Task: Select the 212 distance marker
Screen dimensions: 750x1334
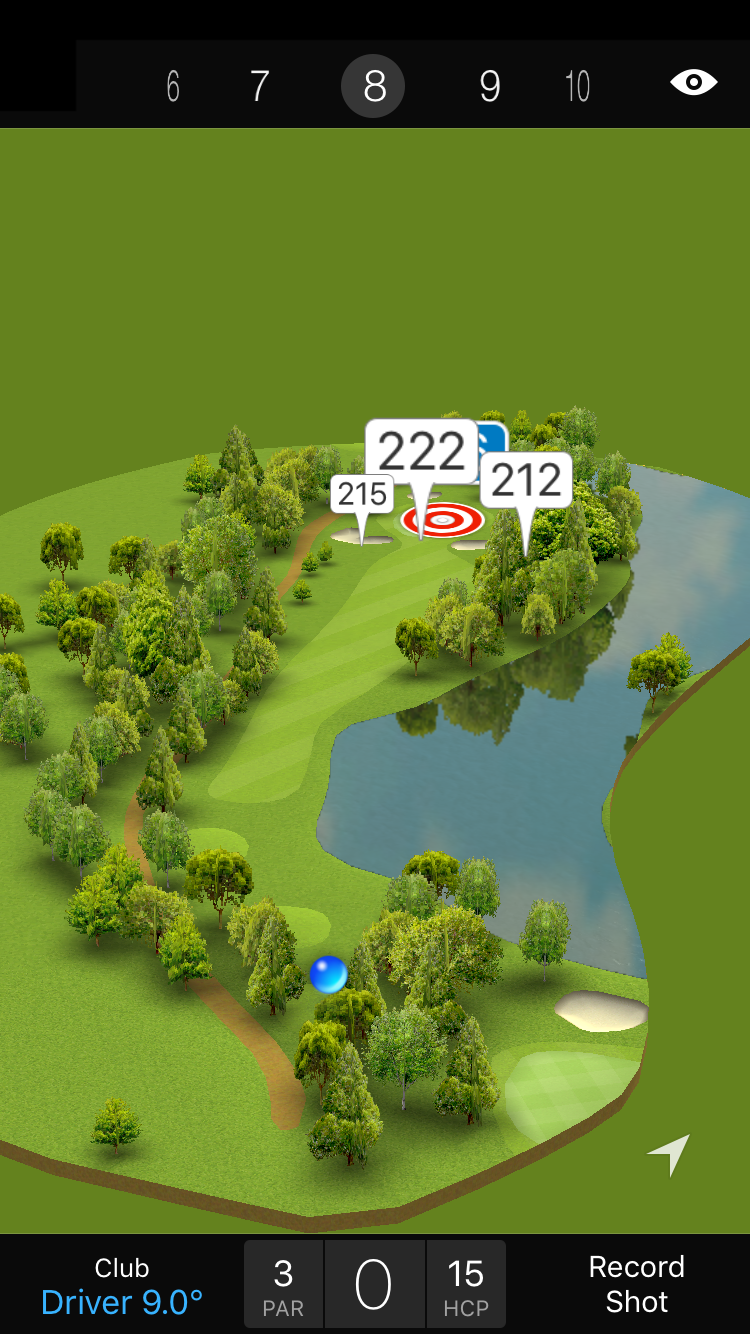Action: click(526, 481)
